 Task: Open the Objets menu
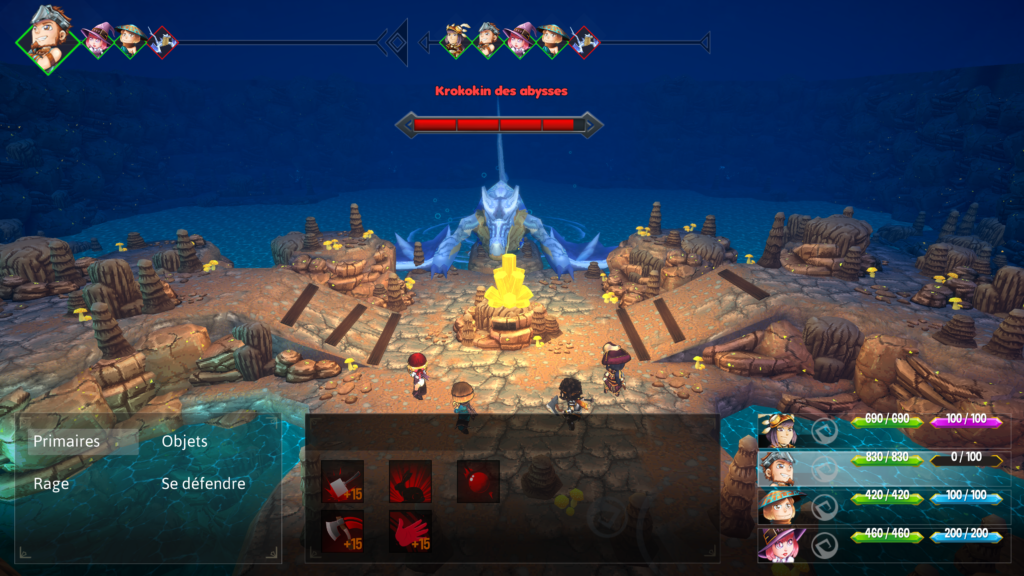tap(184, 442)
